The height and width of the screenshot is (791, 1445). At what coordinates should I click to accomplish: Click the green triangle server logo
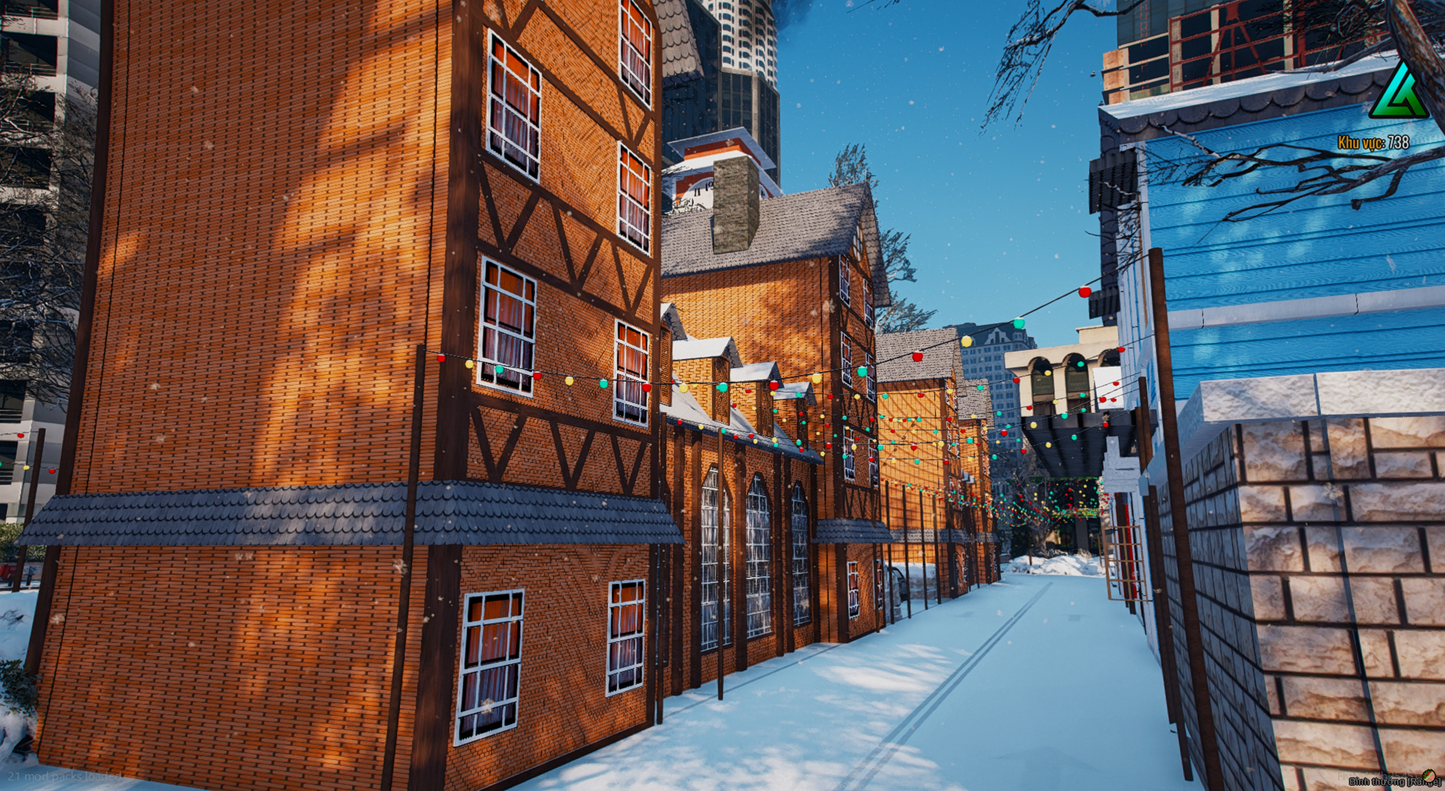1397,94
